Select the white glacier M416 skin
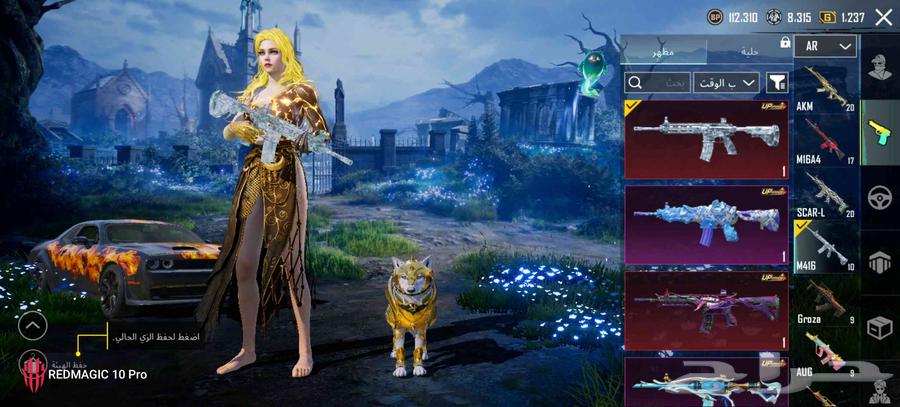The height and width of the screenshot is (407, 900). (707, 139)
